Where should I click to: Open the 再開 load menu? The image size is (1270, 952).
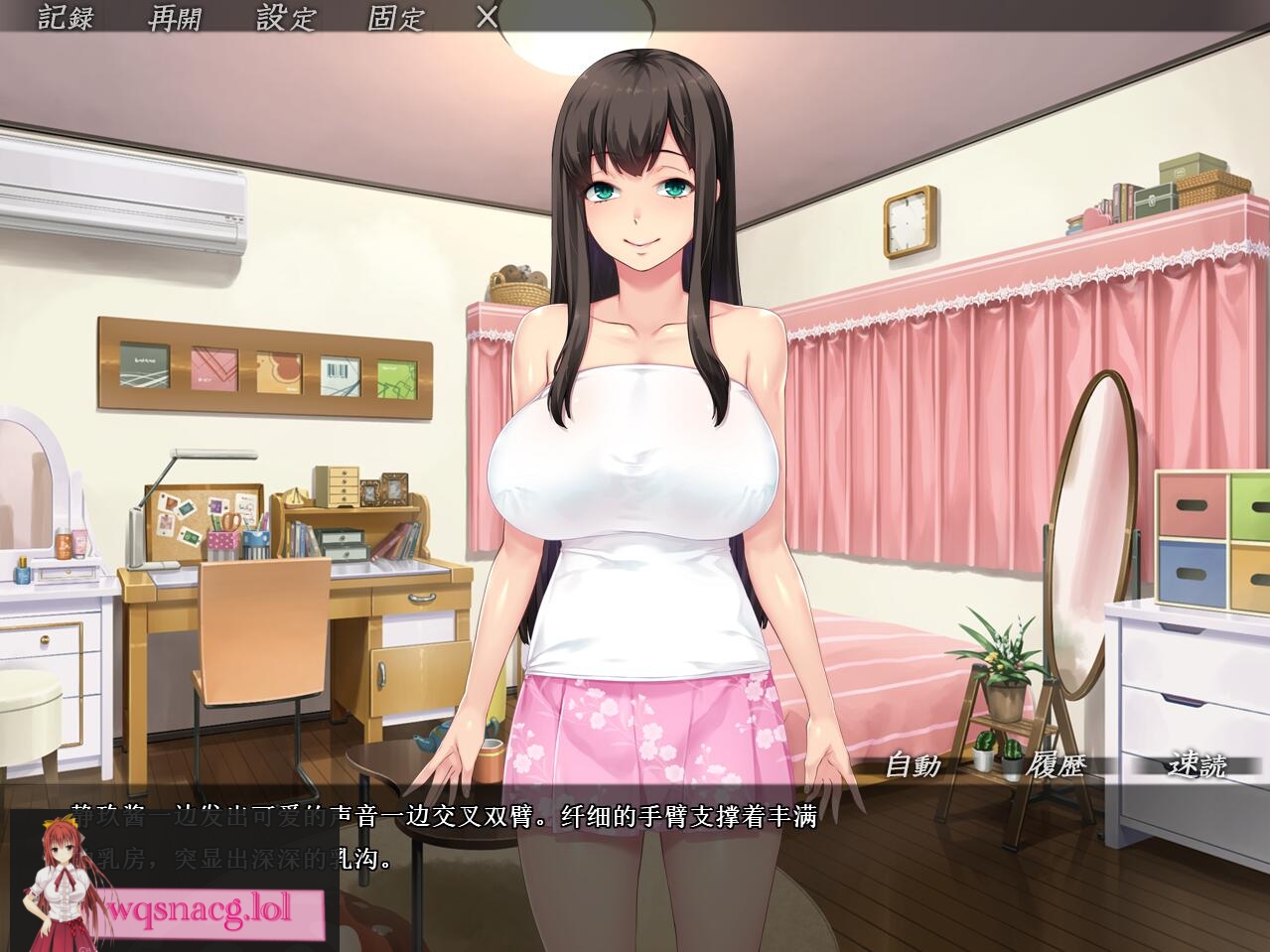pos(175,17)
